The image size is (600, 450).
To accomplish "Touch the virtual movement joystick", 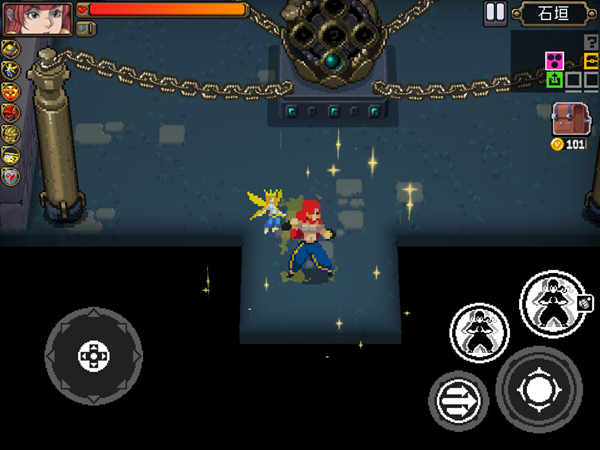I will point(93,355).
